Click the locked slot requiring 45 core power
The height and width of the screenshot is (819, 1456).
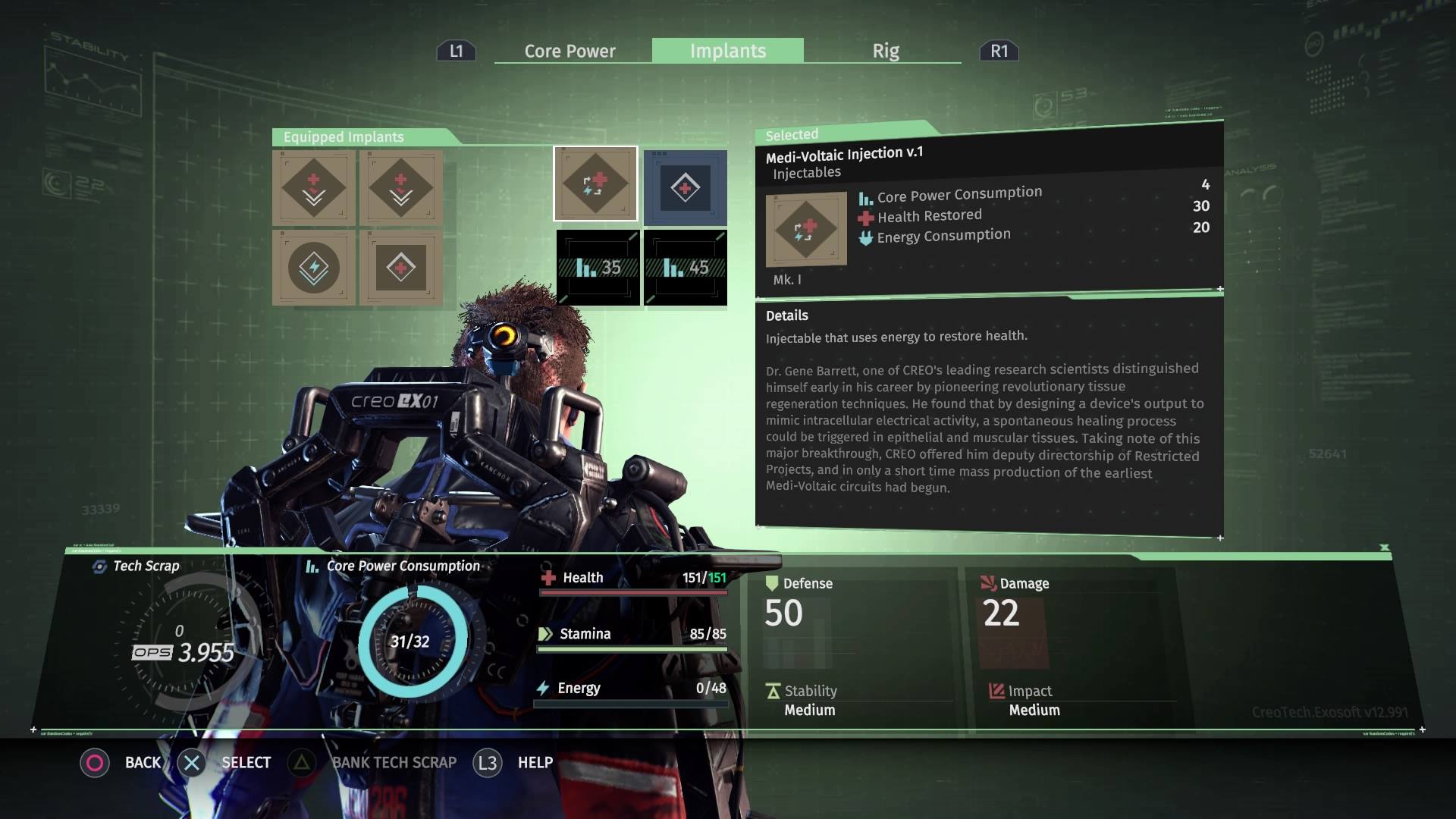point(685,268)
